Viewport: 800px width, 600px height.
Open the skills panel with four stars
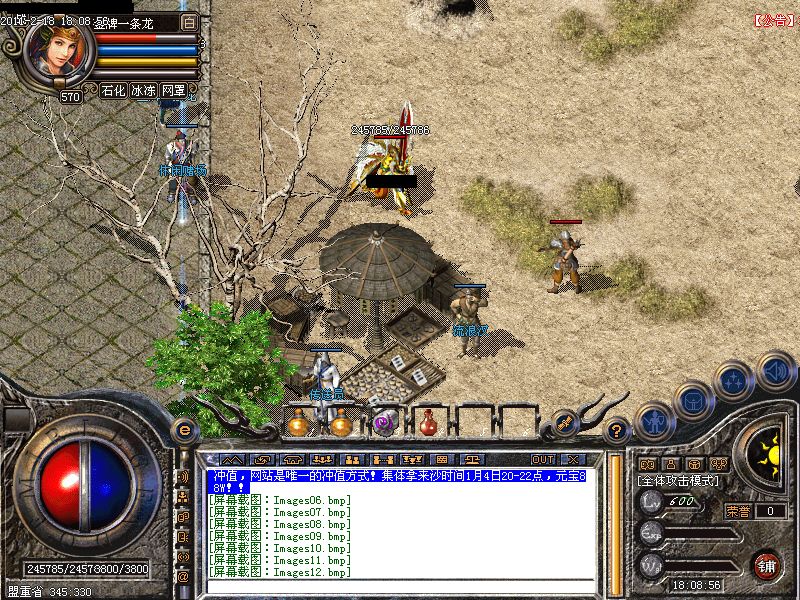coord(735,380)
